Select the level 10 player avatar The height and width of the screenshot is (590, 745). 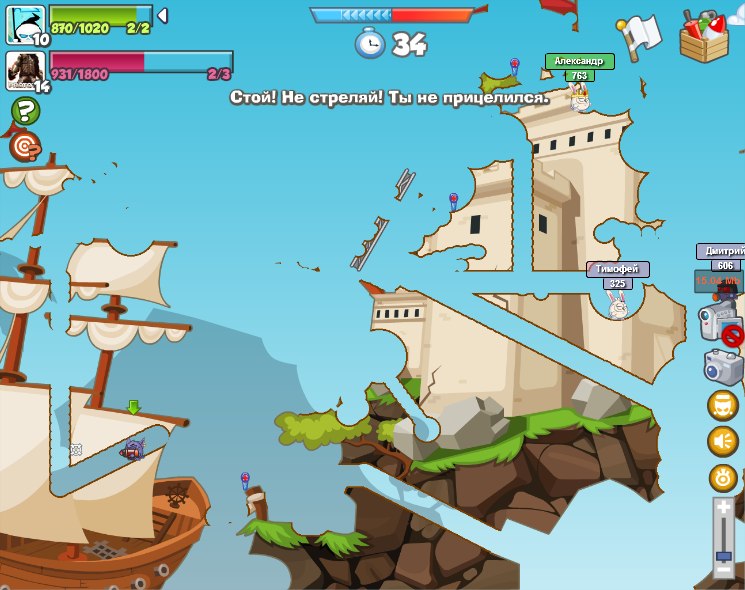point(25,24)
